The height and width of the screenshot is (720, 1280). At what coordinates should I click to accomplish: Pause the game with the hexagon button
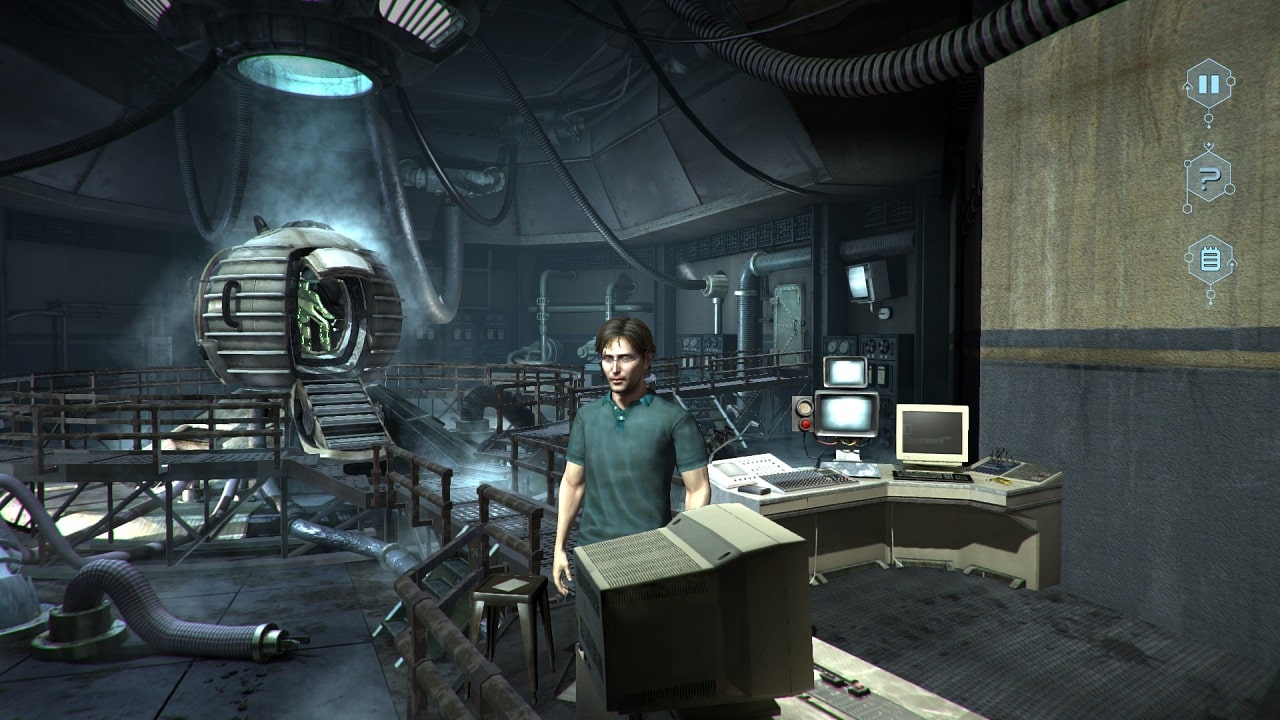[1209, 85]
